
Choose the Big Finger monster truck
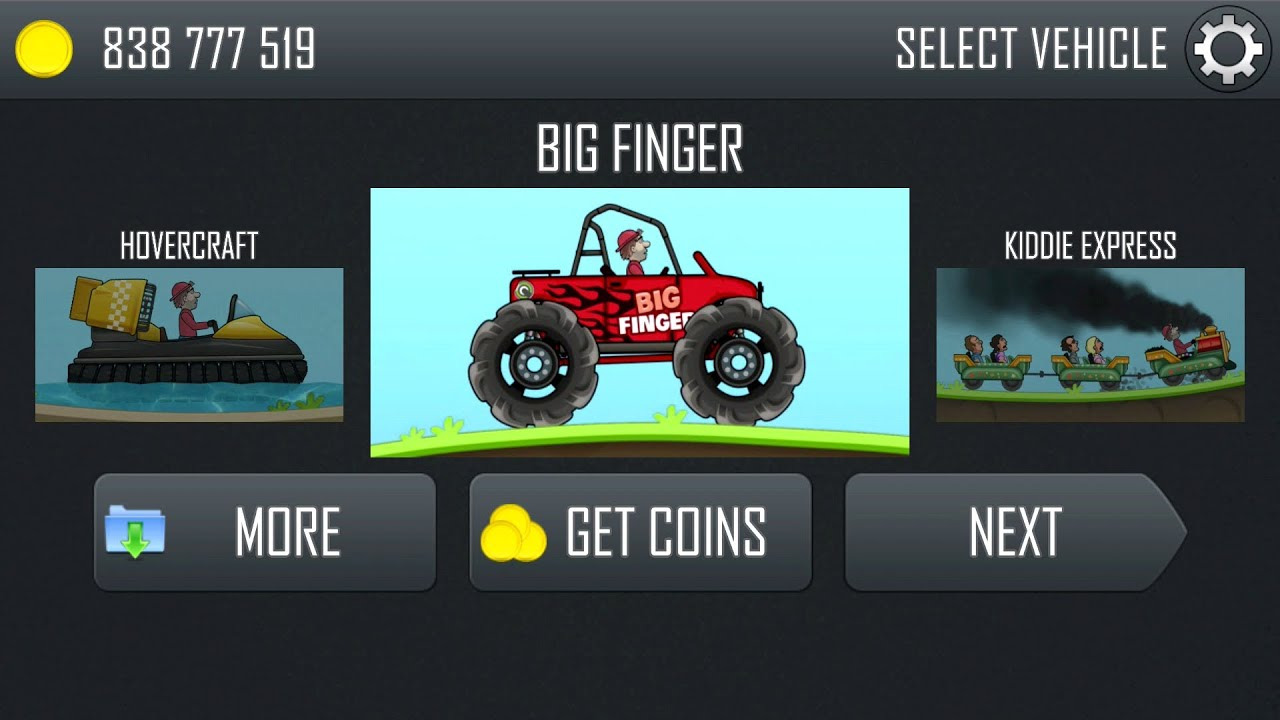coord(639,322)
